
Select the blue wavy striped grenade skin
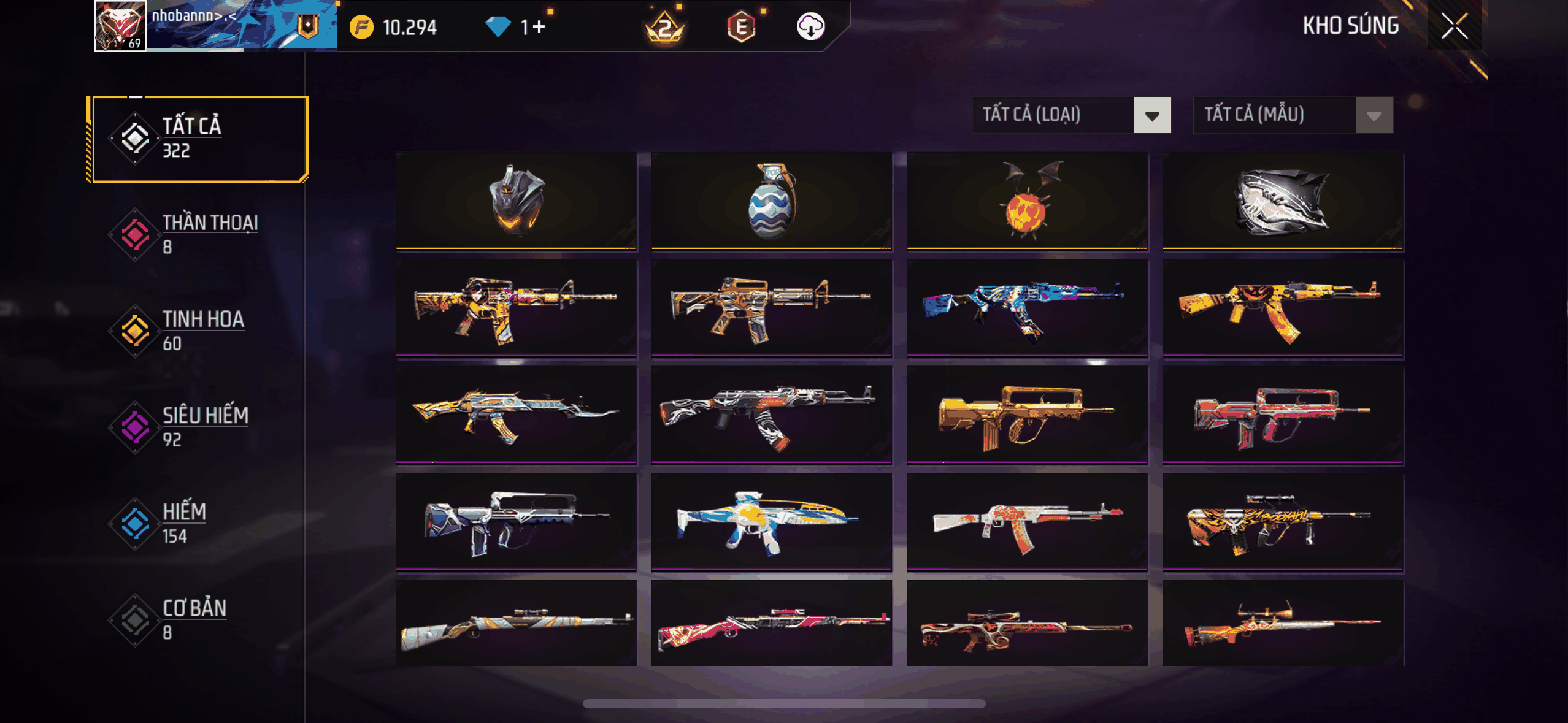(x=771, y=201)
